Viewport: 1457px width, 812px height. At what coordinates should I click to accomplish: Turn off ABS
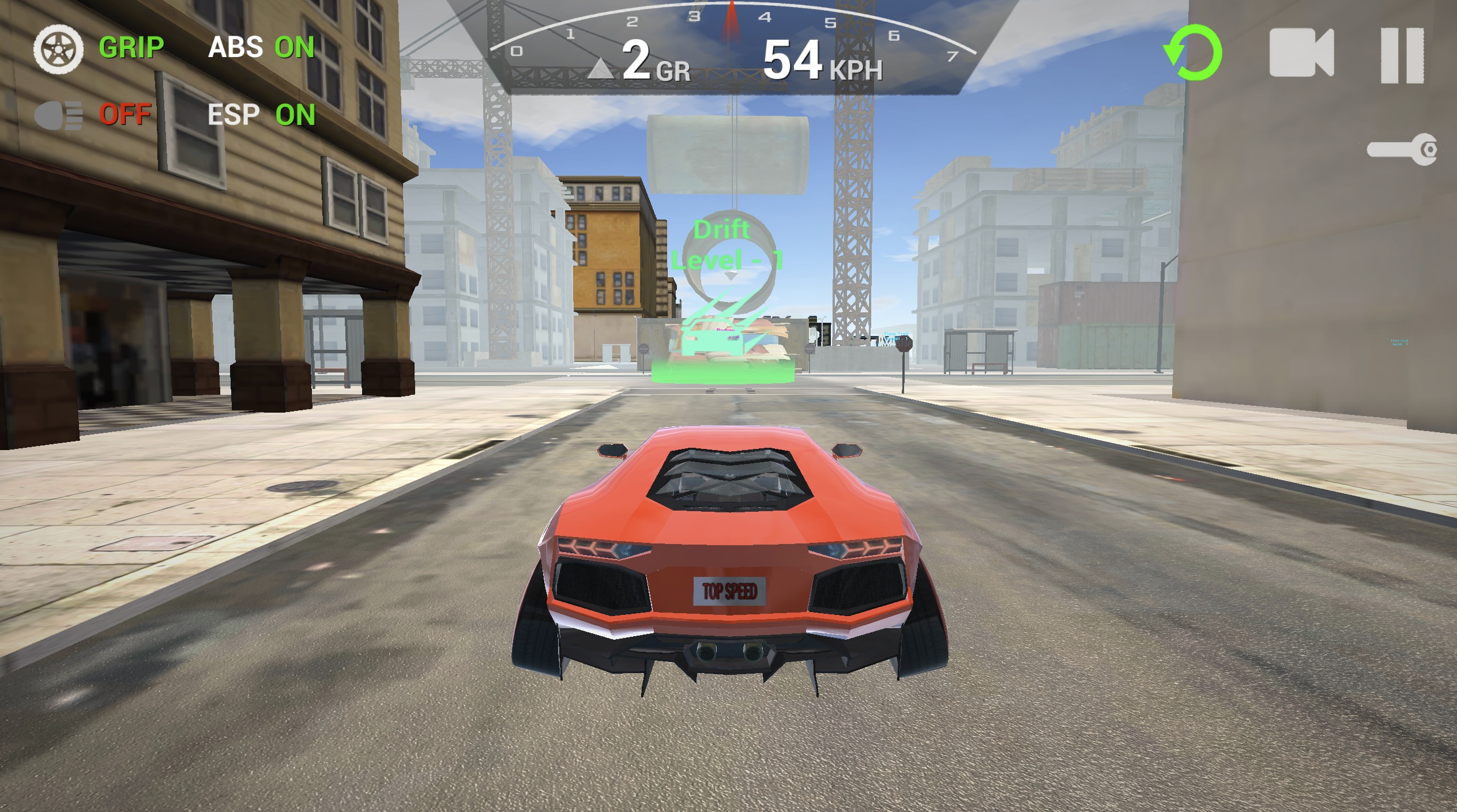(x=261, y=47)
